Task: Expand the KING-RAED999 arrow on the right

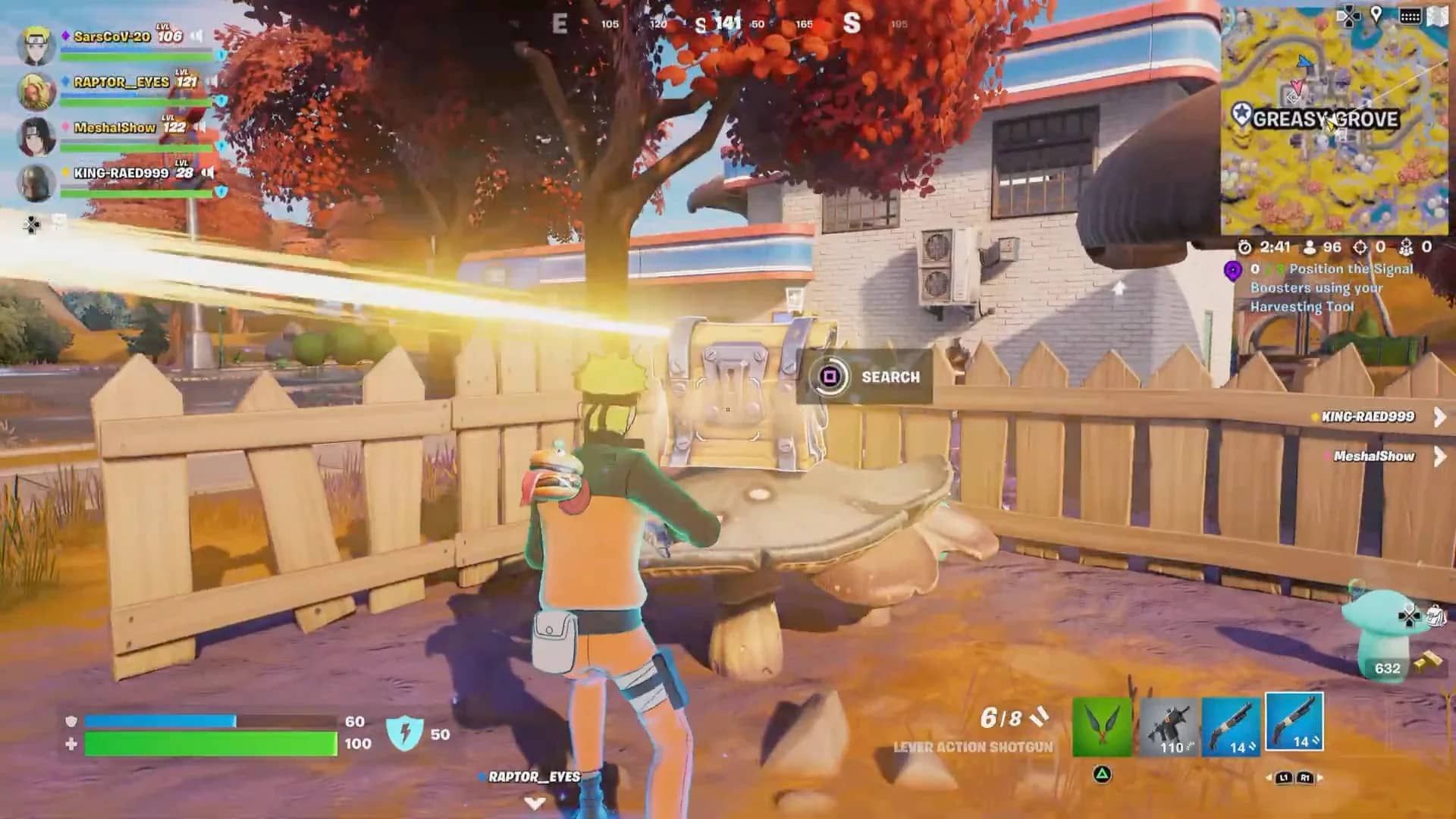Action: pyautogui.click(x=1439, y=416)
